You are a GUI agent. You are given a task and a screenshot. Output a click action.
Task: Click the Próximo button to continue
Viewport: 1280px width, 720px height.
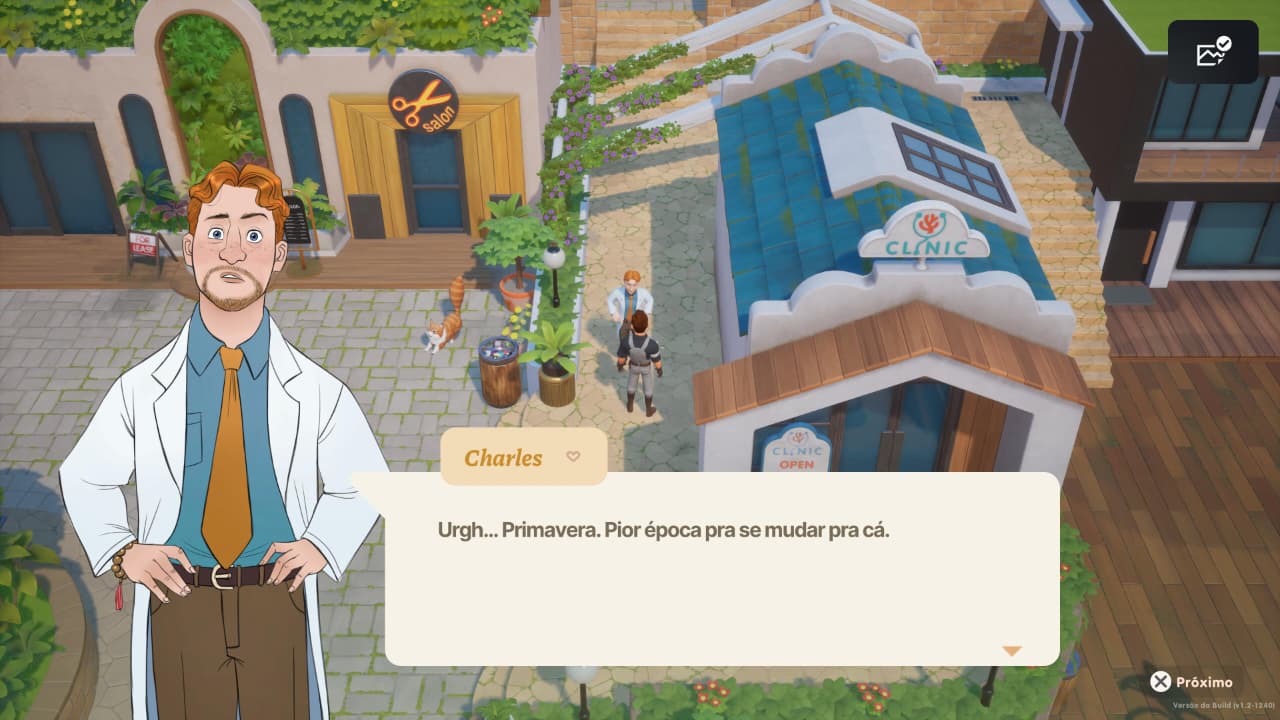click(1192, 682)
